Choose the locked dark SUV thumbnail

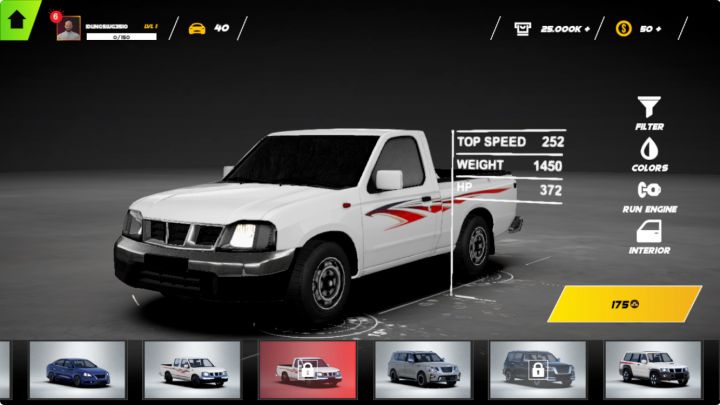537,369
